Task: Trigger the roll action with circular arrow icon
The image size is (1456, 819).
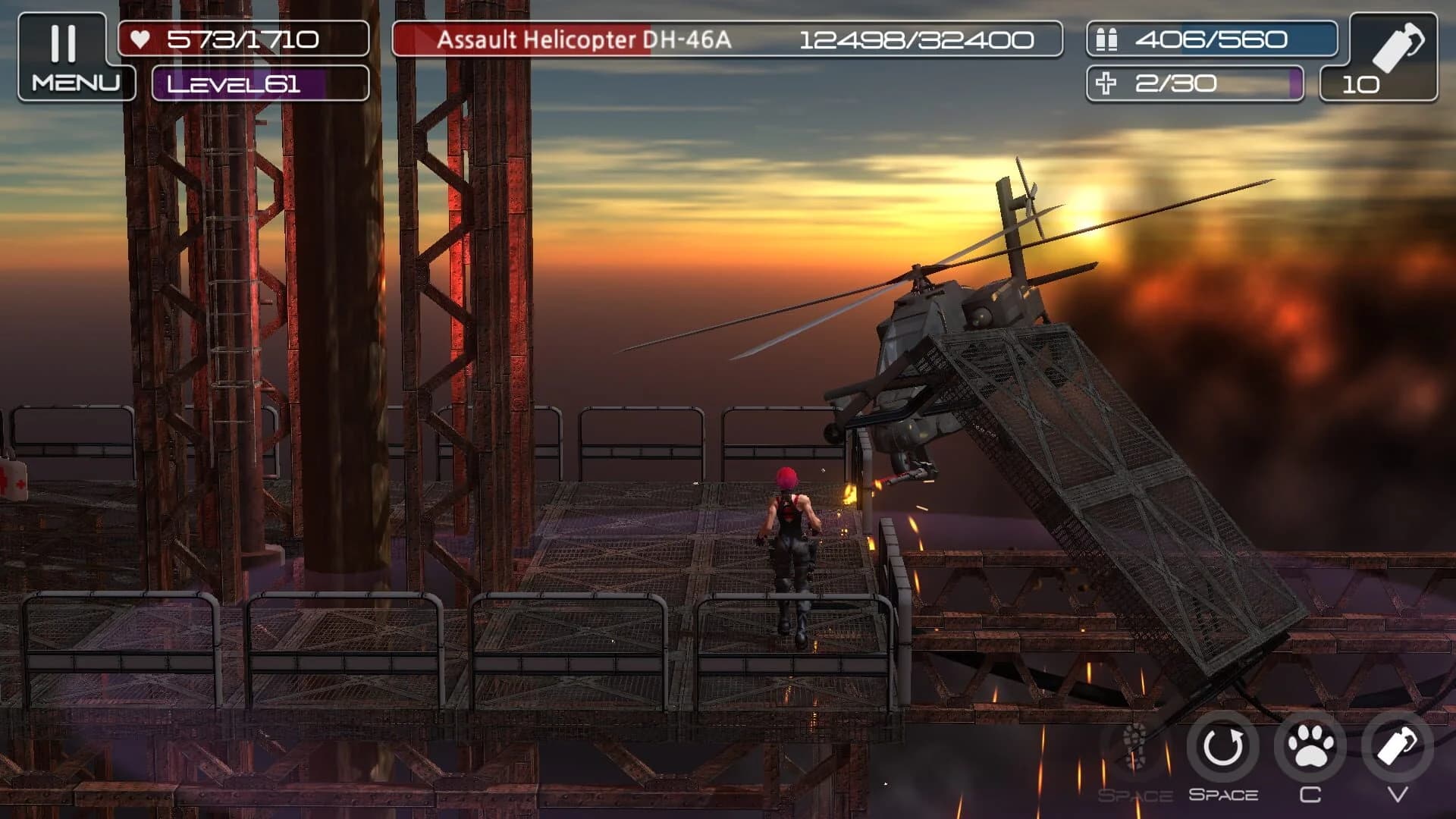Action: 1222,746
